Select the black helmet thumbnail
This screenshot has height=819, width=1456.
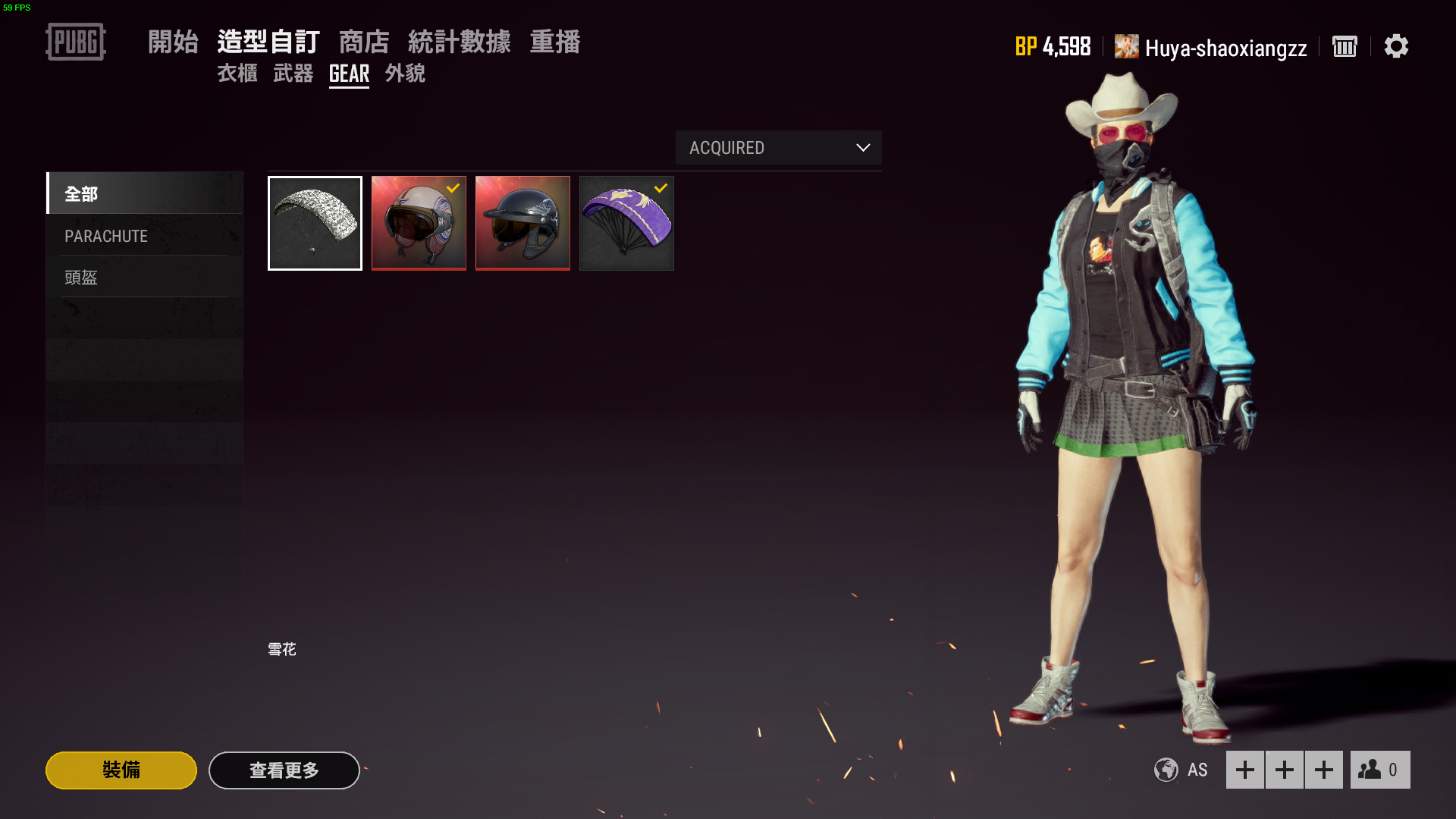pyautogui.click(x=522, y=223)
